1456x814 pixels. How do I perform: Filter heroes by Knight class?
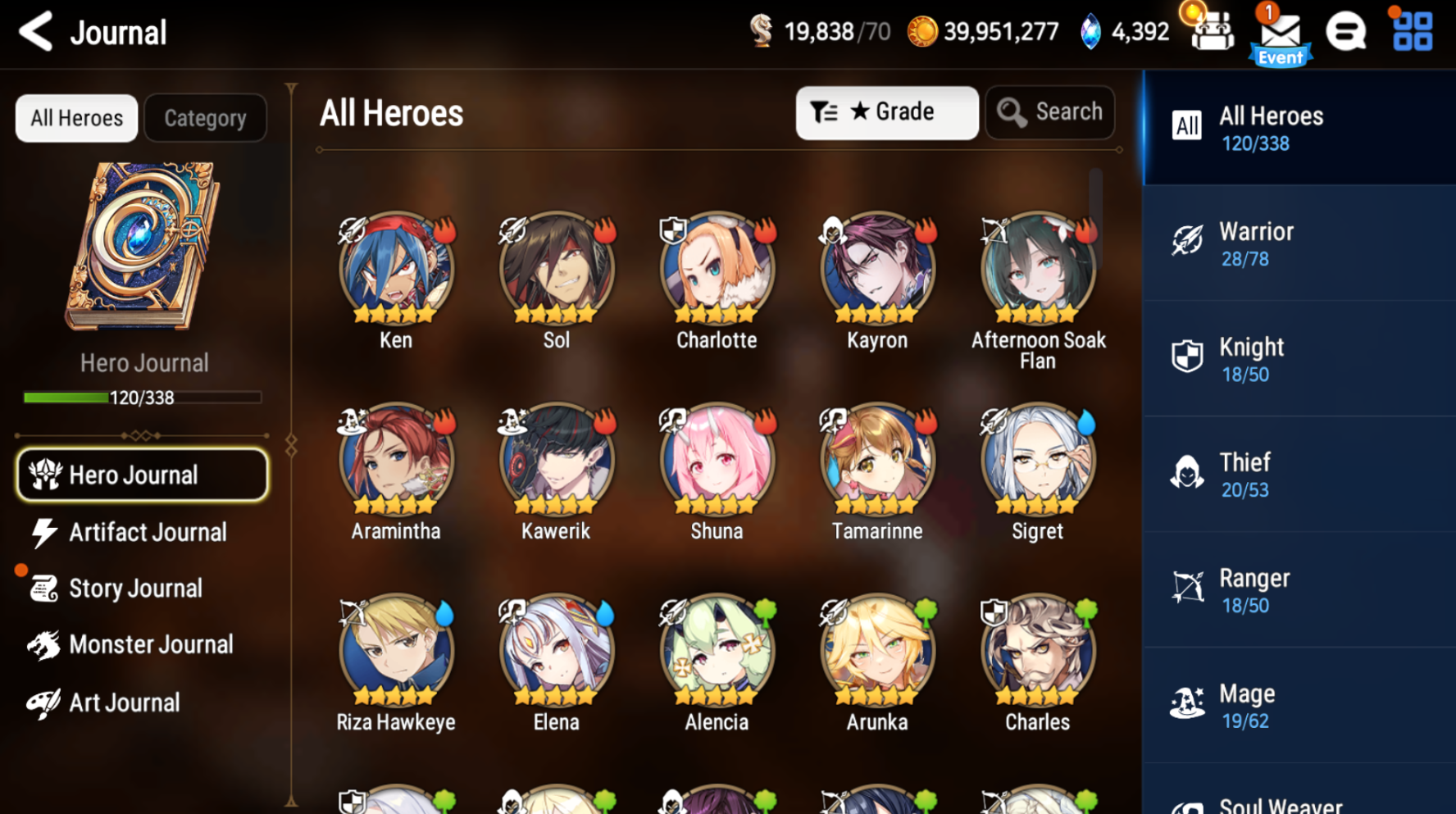click(x=1299, y=359)
